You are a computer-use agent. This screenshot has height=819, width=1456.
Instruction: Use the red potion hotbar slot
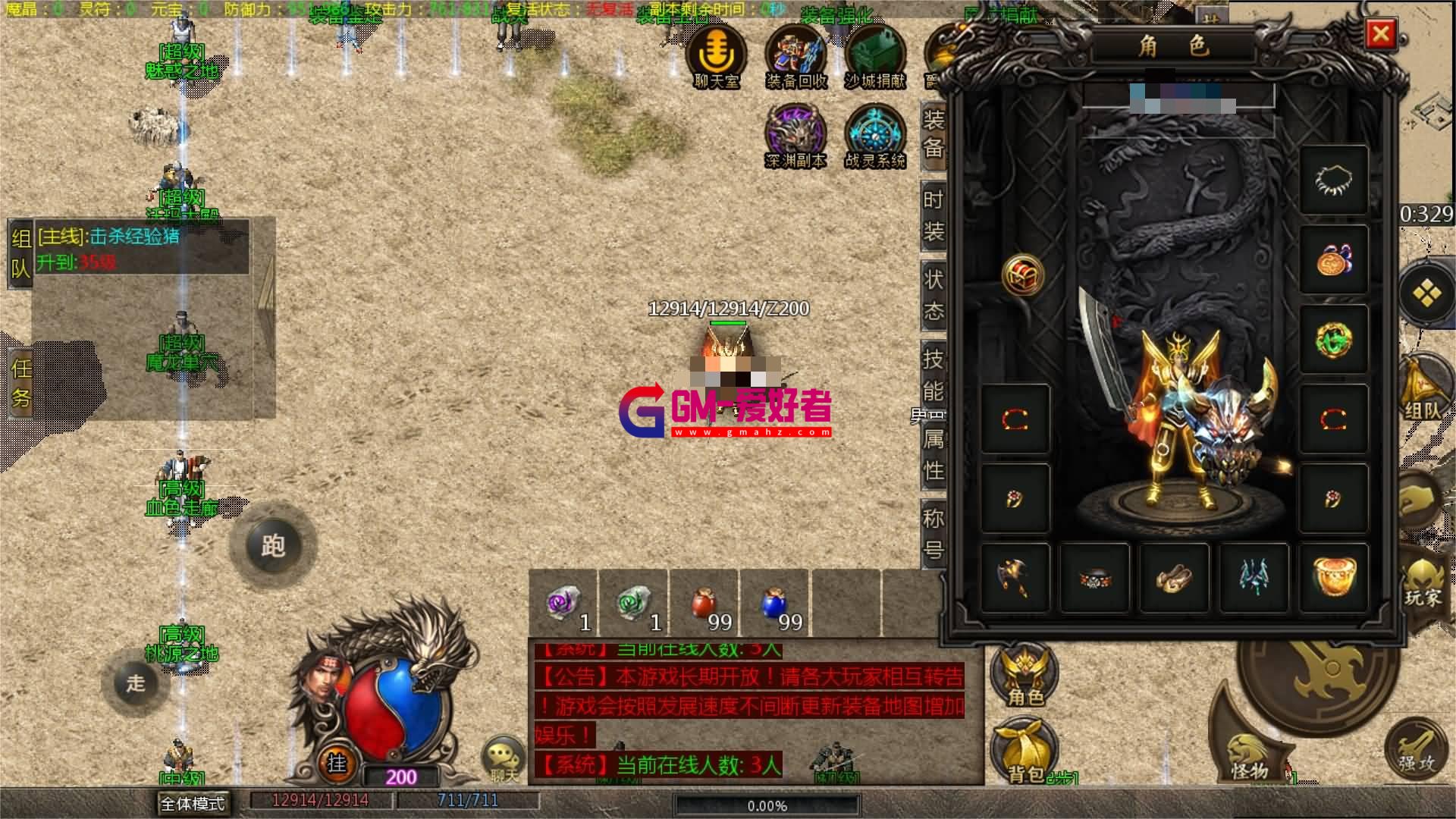coord(705,605)
